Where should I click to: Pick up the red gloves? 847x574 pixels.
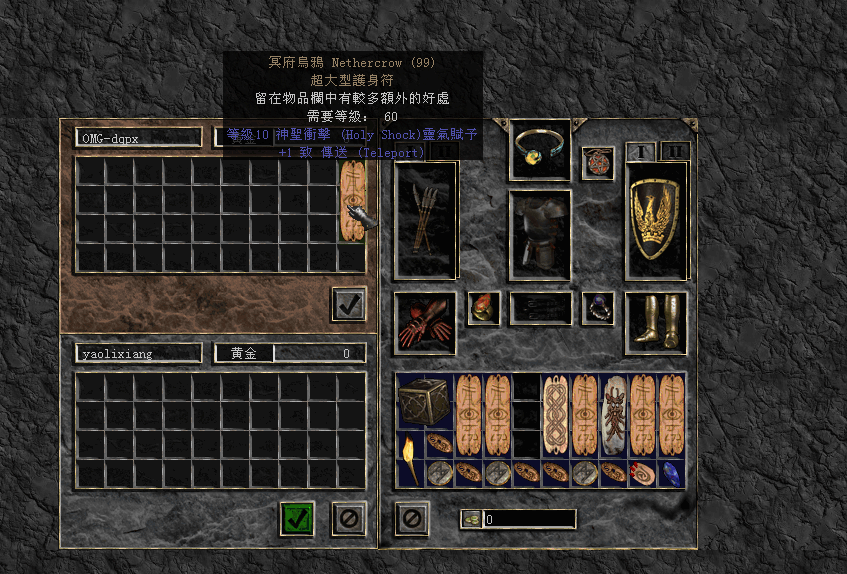pyautogui.click(x=425, y=322)
